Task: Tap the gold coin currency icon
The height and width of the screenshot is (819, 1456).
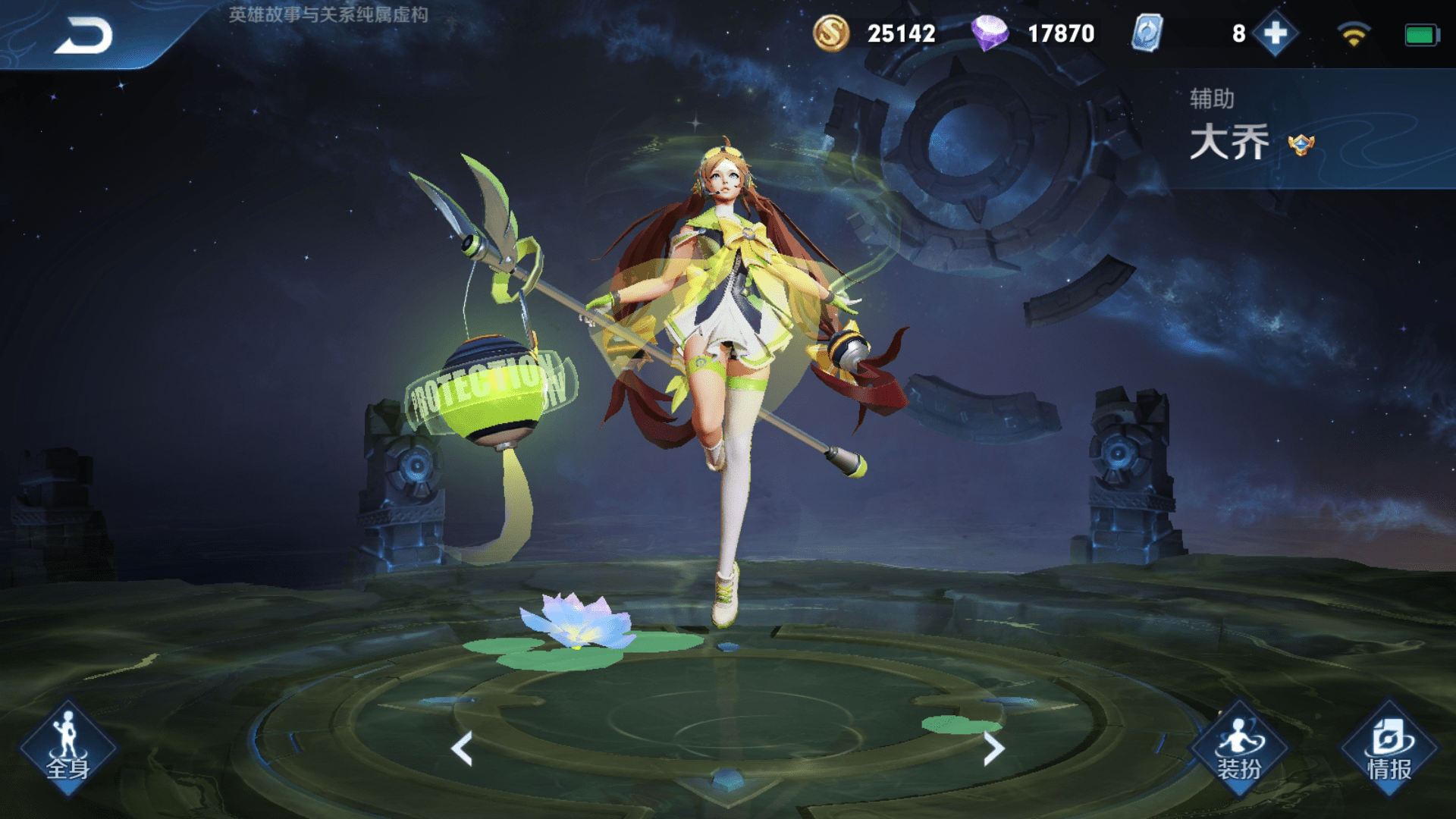Action: (831, 33)
